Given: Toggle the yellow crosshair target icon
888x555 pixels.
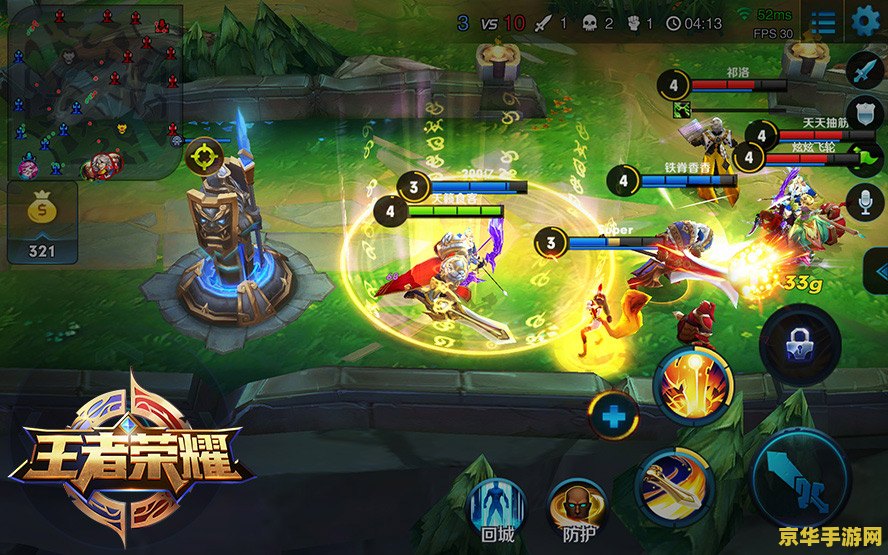Looking at the screenshot, I should pos(203,155).
